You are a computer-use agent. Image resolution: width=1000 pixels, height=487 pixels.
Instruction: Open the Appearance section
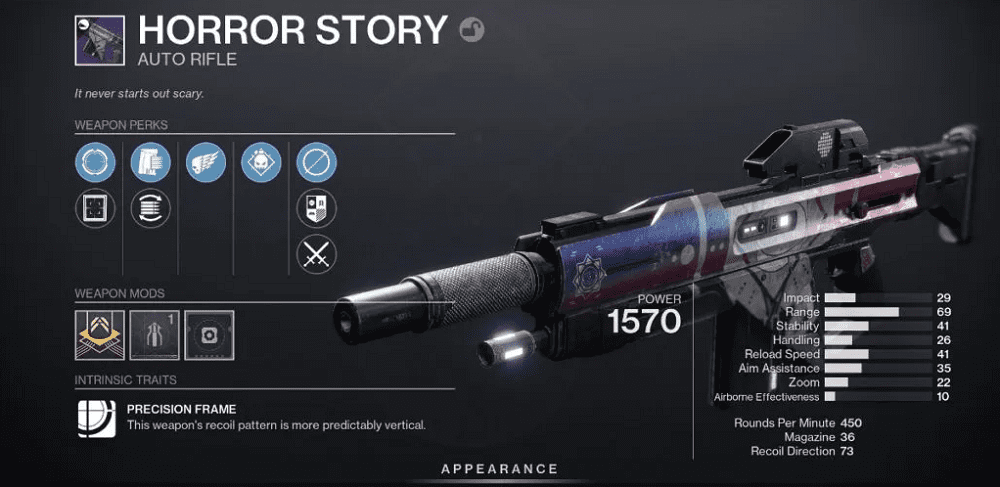[x=500, y=468]
